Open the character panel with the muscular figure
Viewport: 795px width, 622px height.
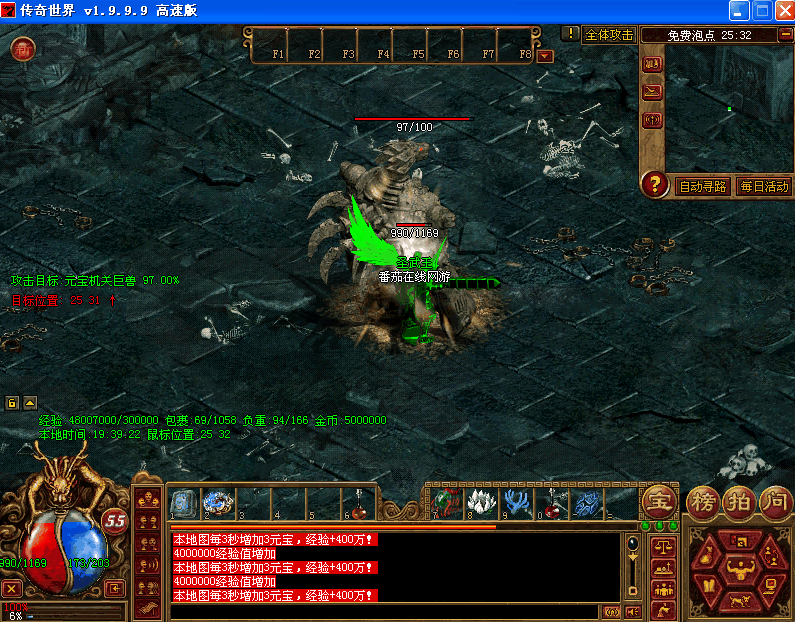click(739, 570)
